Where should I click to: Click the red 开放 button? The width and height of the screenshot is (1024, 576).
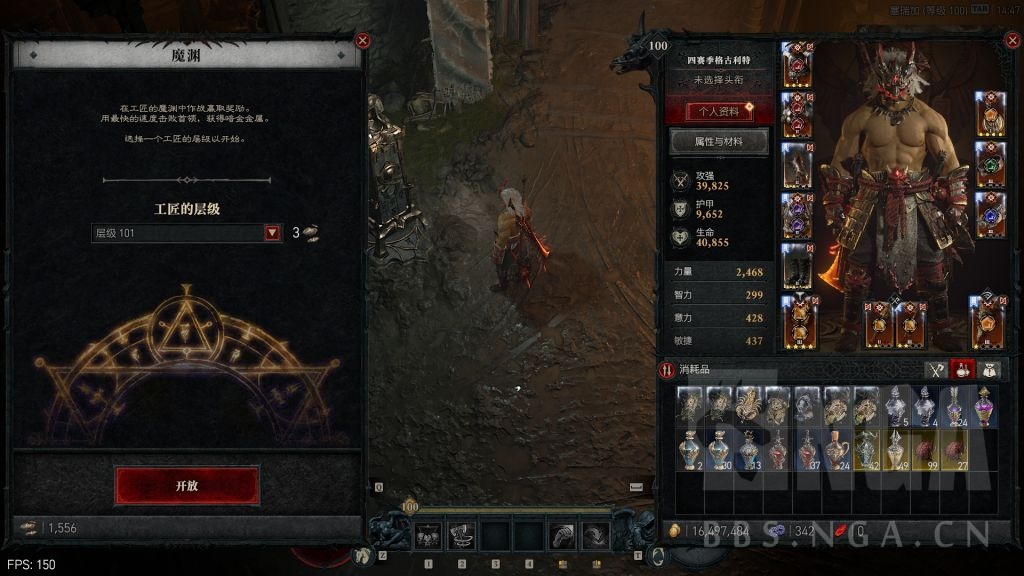(187, 485)
